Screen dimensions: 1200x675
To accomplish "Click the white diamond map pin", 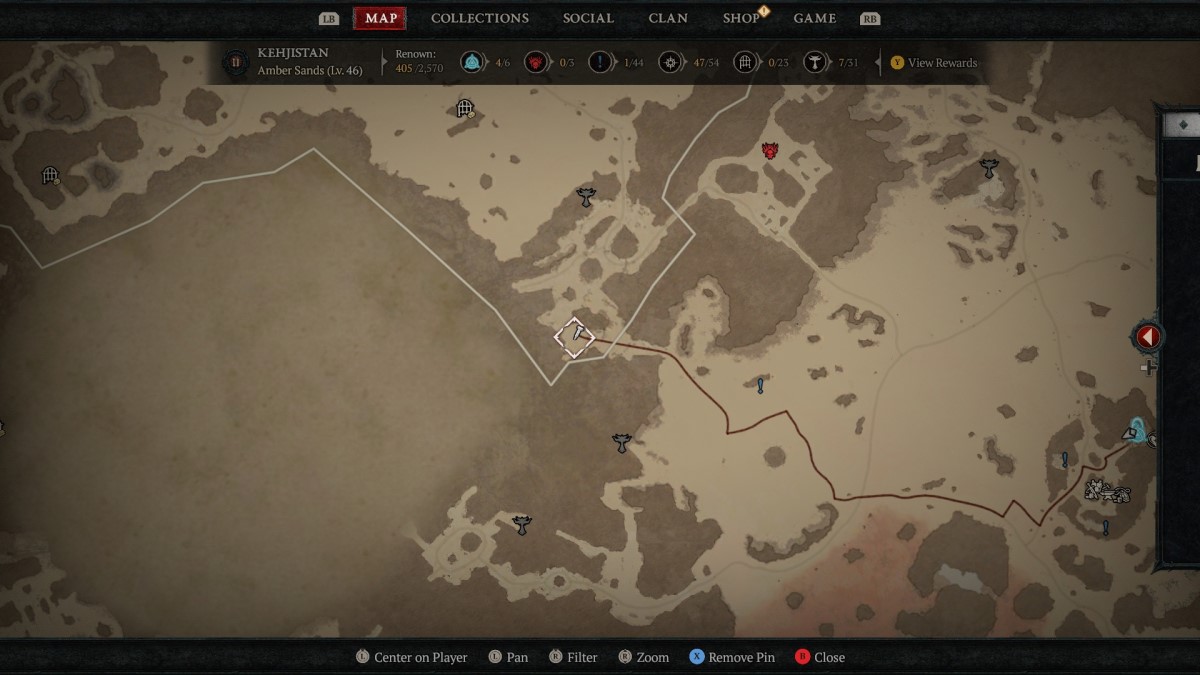I will pyautogui.click(x=575, y=337).
